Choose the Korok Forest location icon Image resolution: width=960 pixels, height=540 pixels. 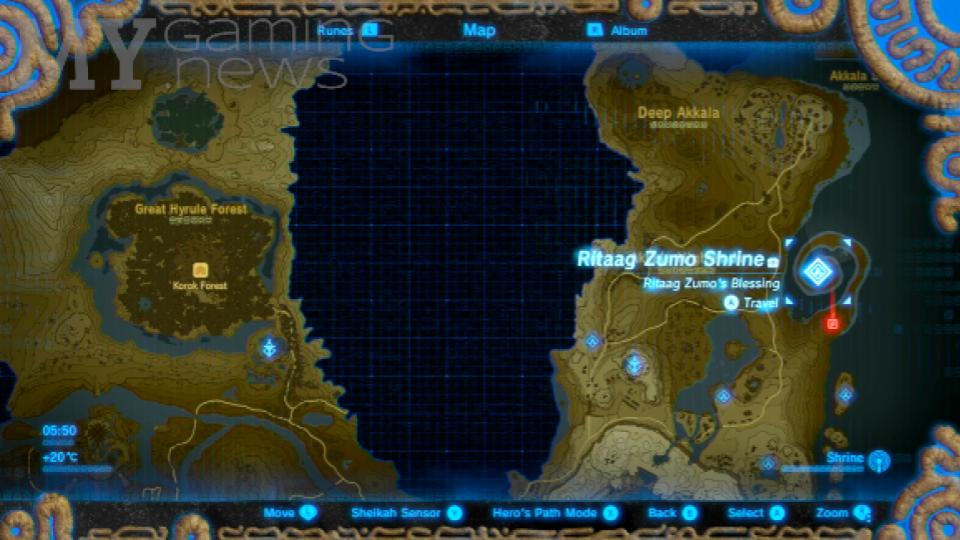(x=200, y=270)
